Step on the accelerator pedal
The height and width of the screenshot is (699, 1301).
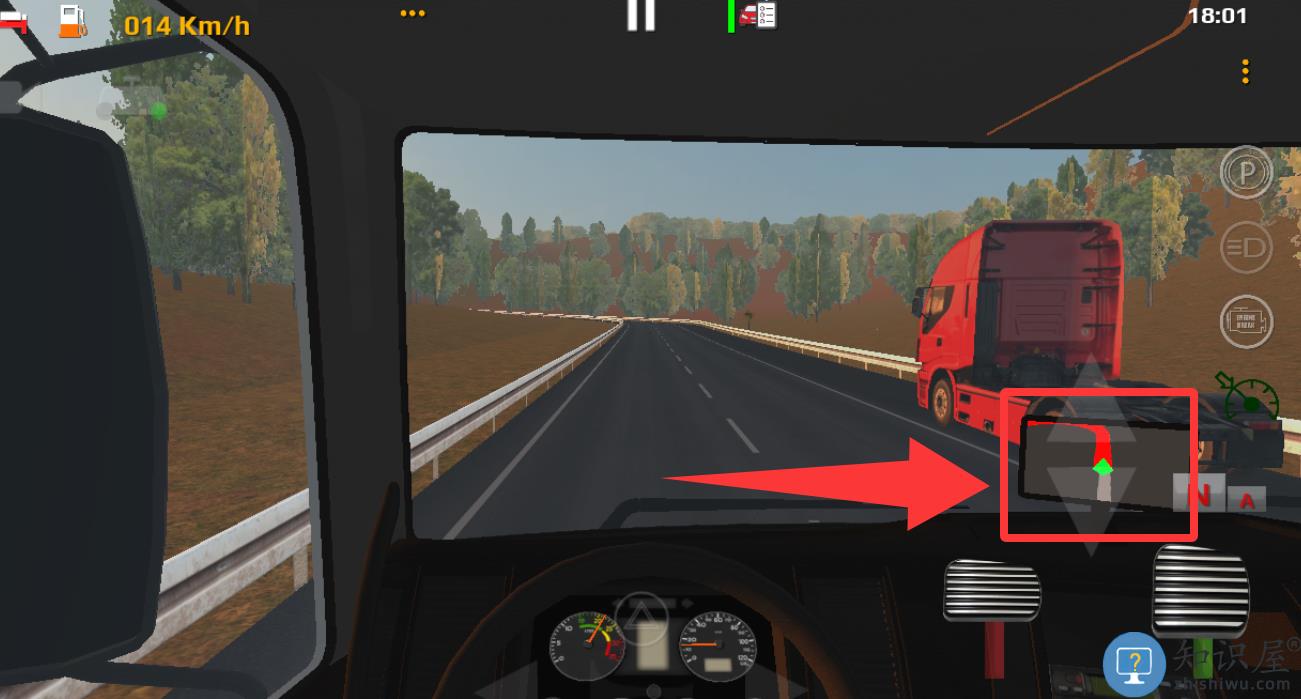click(x=1200, y=590)
